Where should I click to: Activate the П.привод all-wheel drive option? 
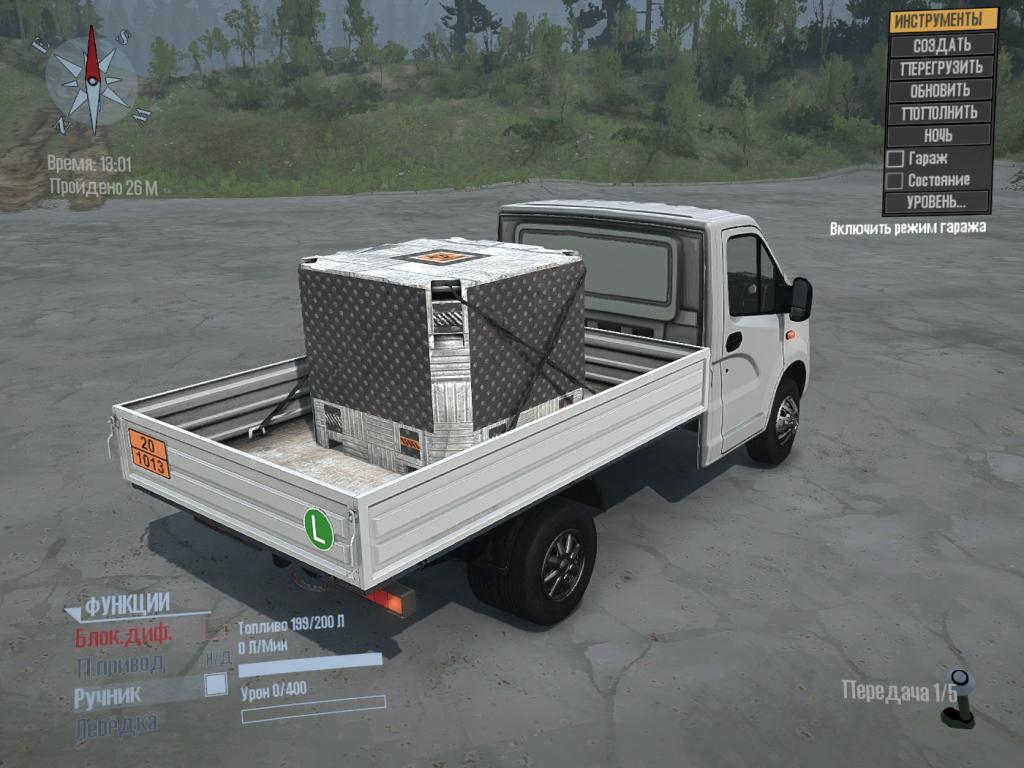(120, 664)
